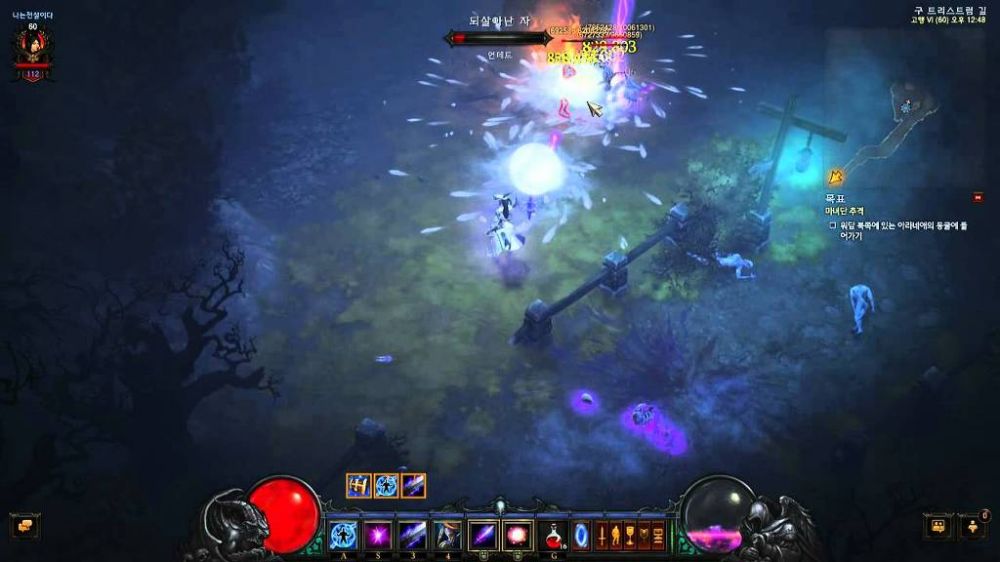Open the social person-silhouette button

(972, 525)
